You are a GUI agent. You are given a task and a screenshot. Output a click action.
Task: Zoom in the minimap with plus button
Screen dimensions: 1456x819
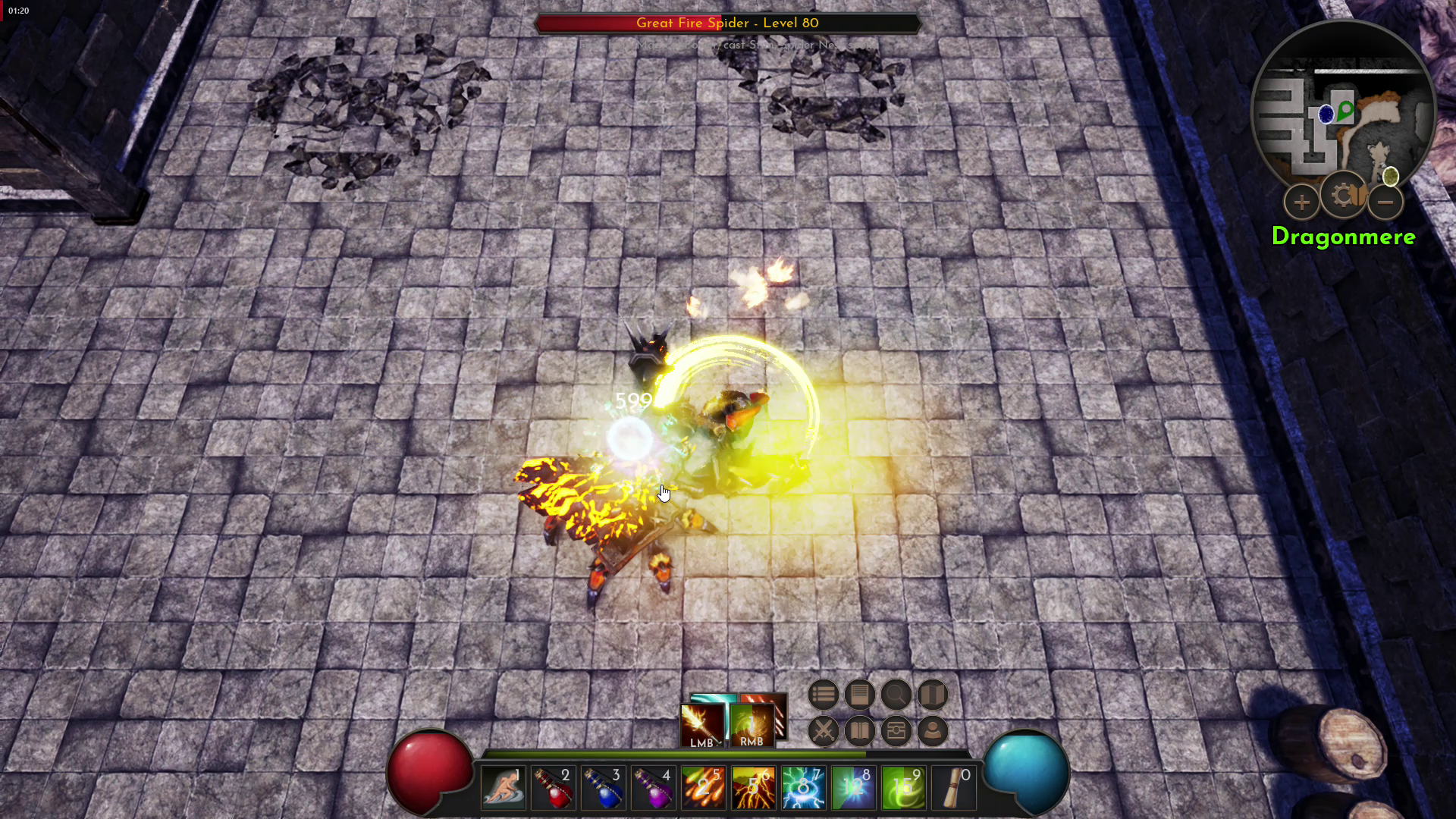pyautogui.click(x=1301, y=202)
